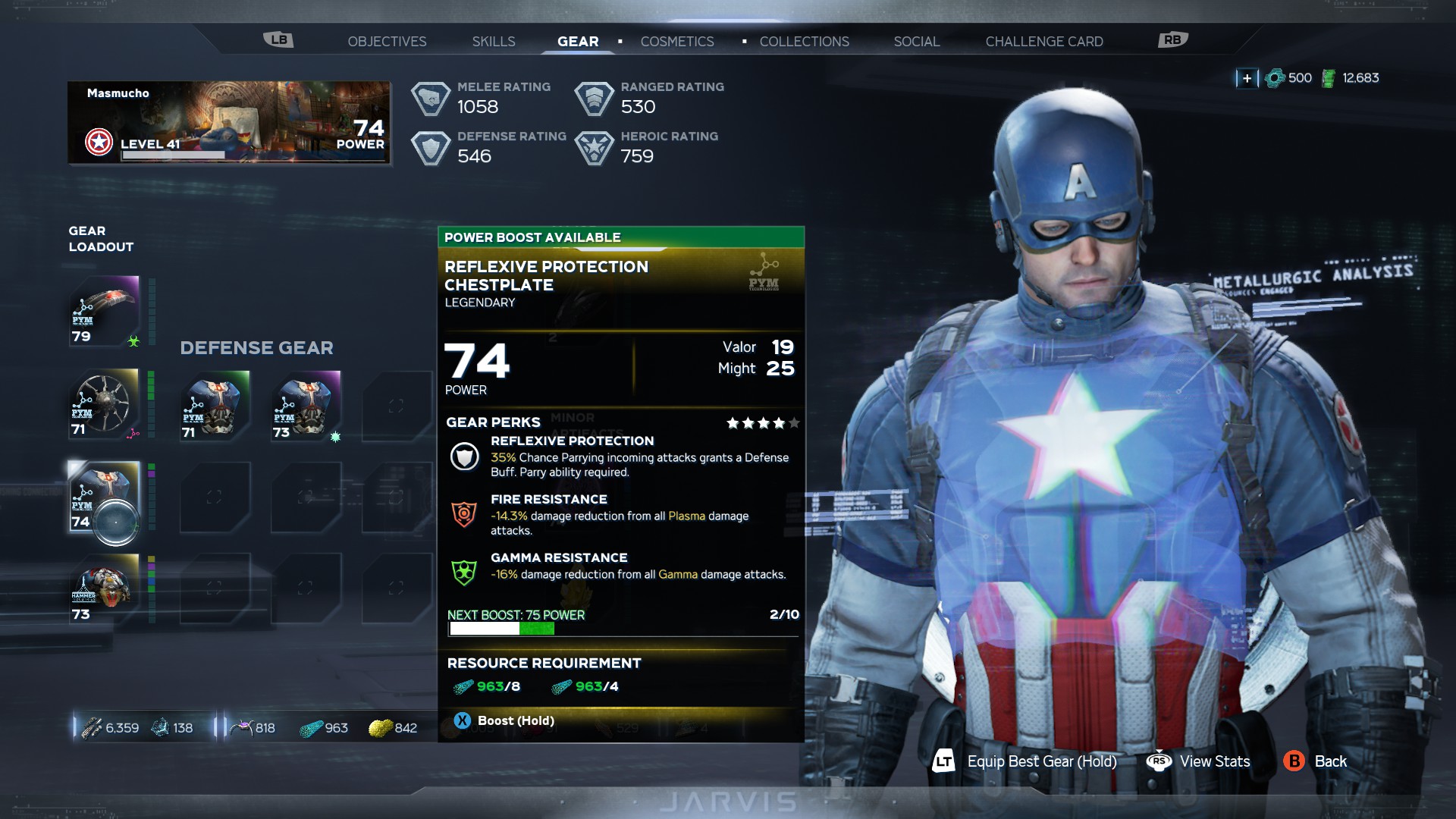1456x819 pixels.
Task: Click the plus button beside credits
Action: coord(1247,78)
